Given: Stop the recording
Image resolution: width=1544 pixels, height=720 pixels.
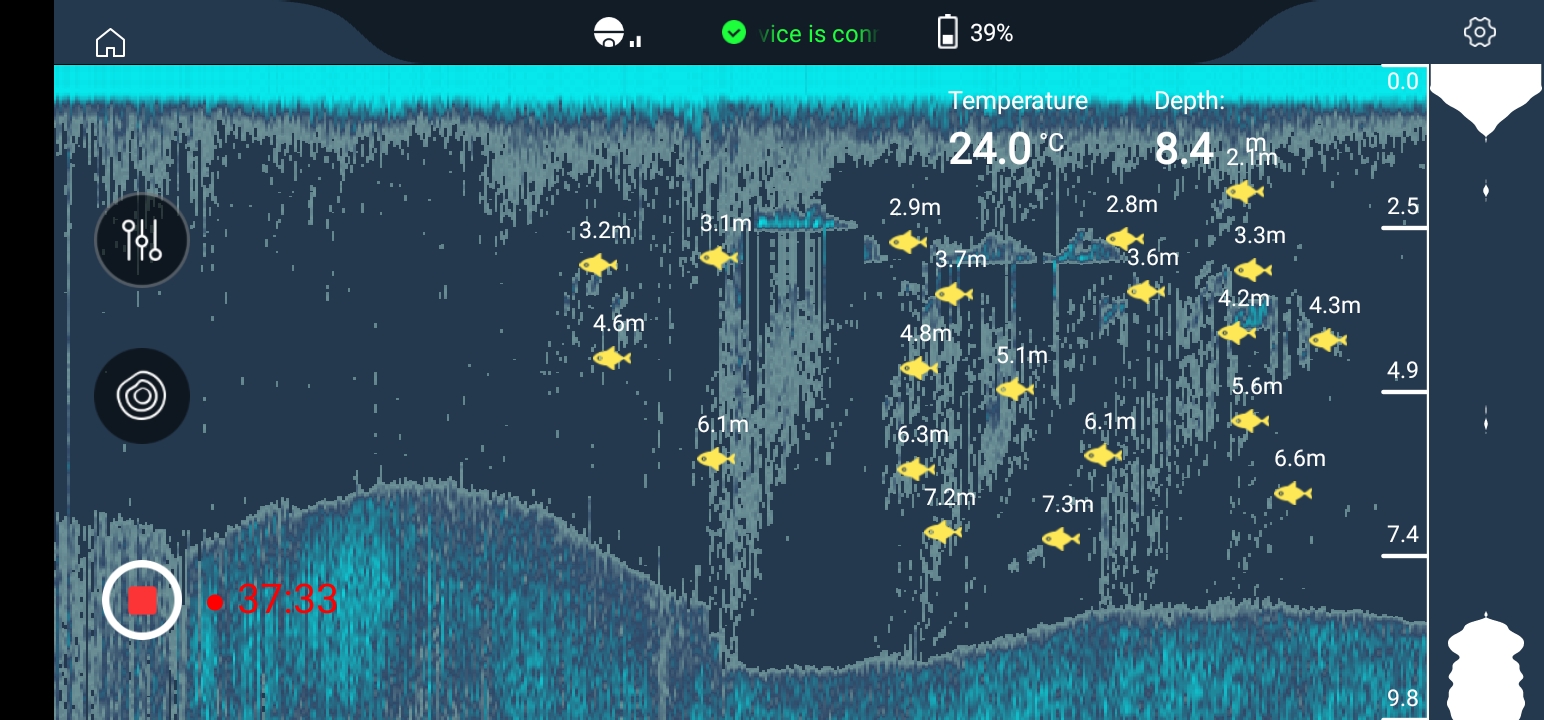Looking at the screenshot, I should coord(142,600).
